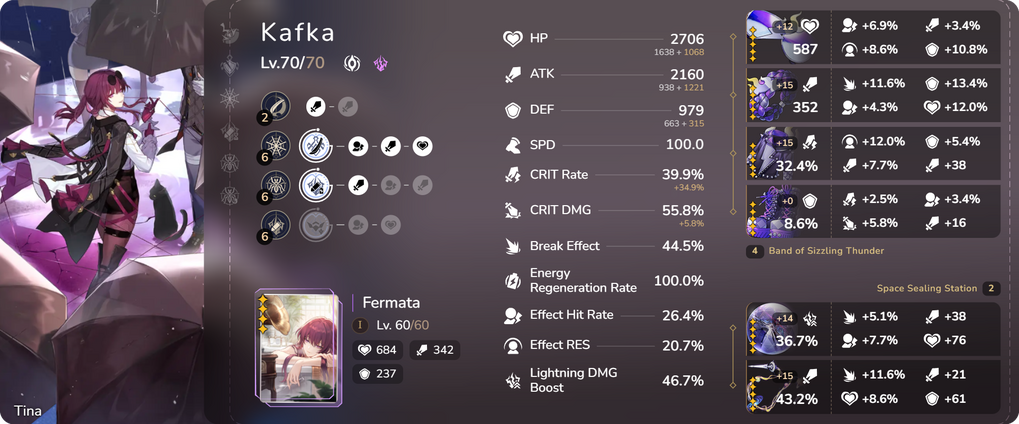Show the Space Sealing Station set bonus
1019x424 pixels.
(937, 288)
